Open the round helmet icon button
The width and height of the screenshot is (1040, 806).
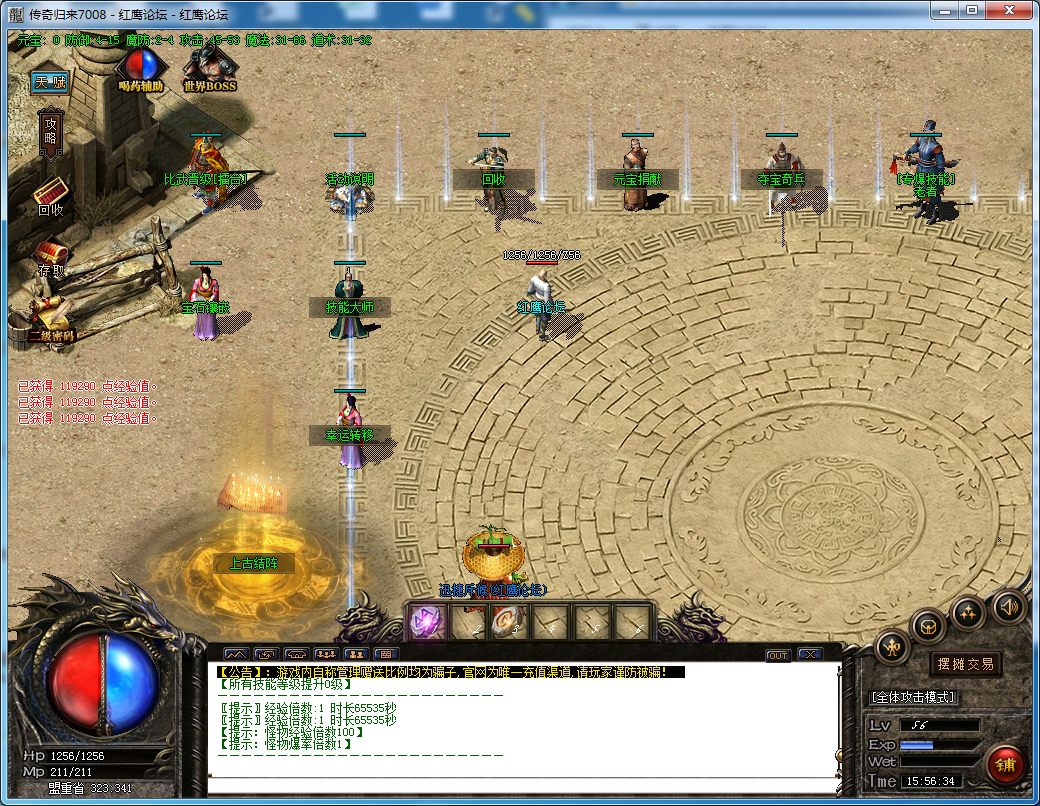[x=929, y=626]
